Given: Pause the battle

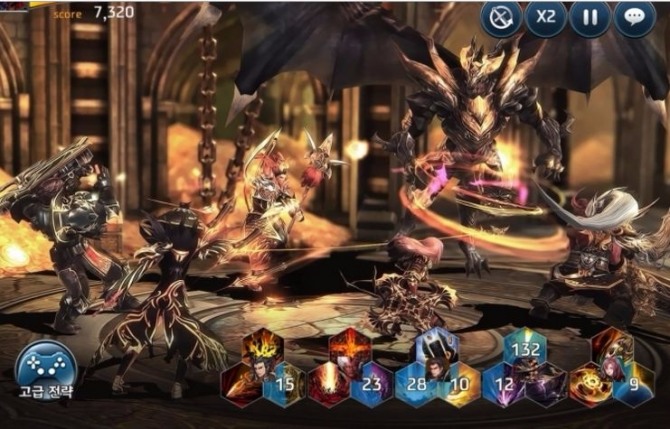Looking at the screenshot, I should coord(590,19).
